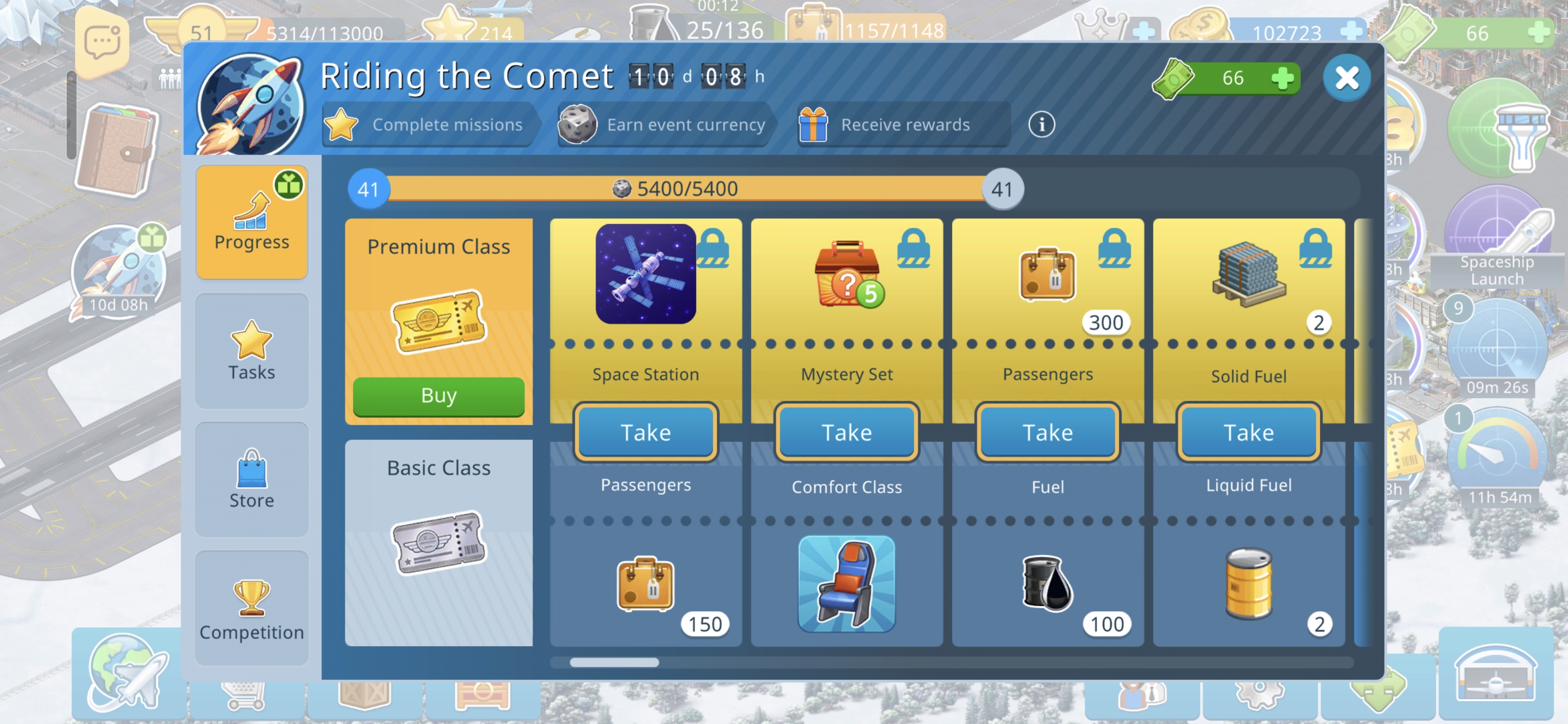Select the Comfort Class seat reward
This screenshot has height=724, width=1568.
coord(846,583)
